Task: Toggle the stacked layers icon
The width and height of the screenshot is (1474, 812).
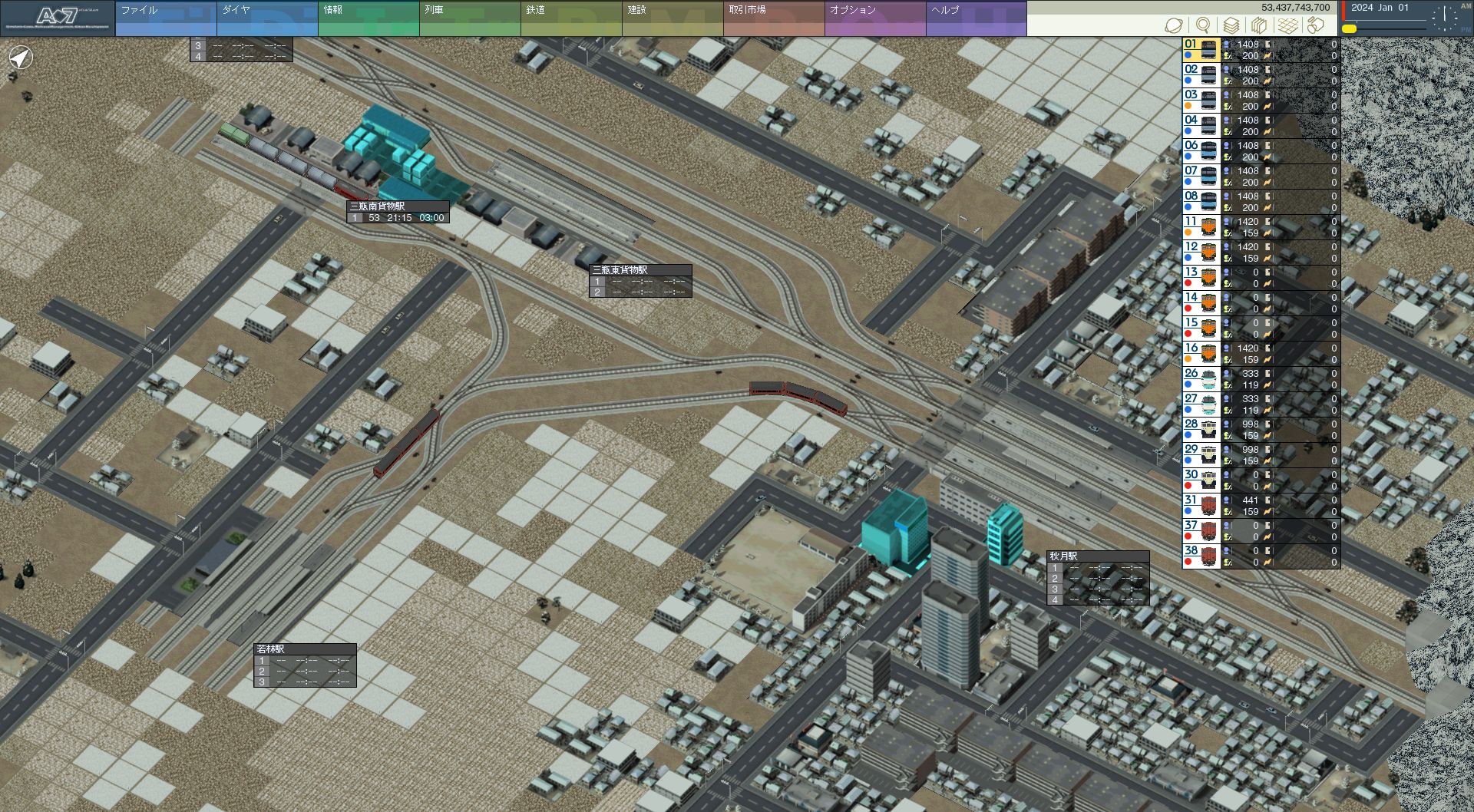Action: (1231, 25)
